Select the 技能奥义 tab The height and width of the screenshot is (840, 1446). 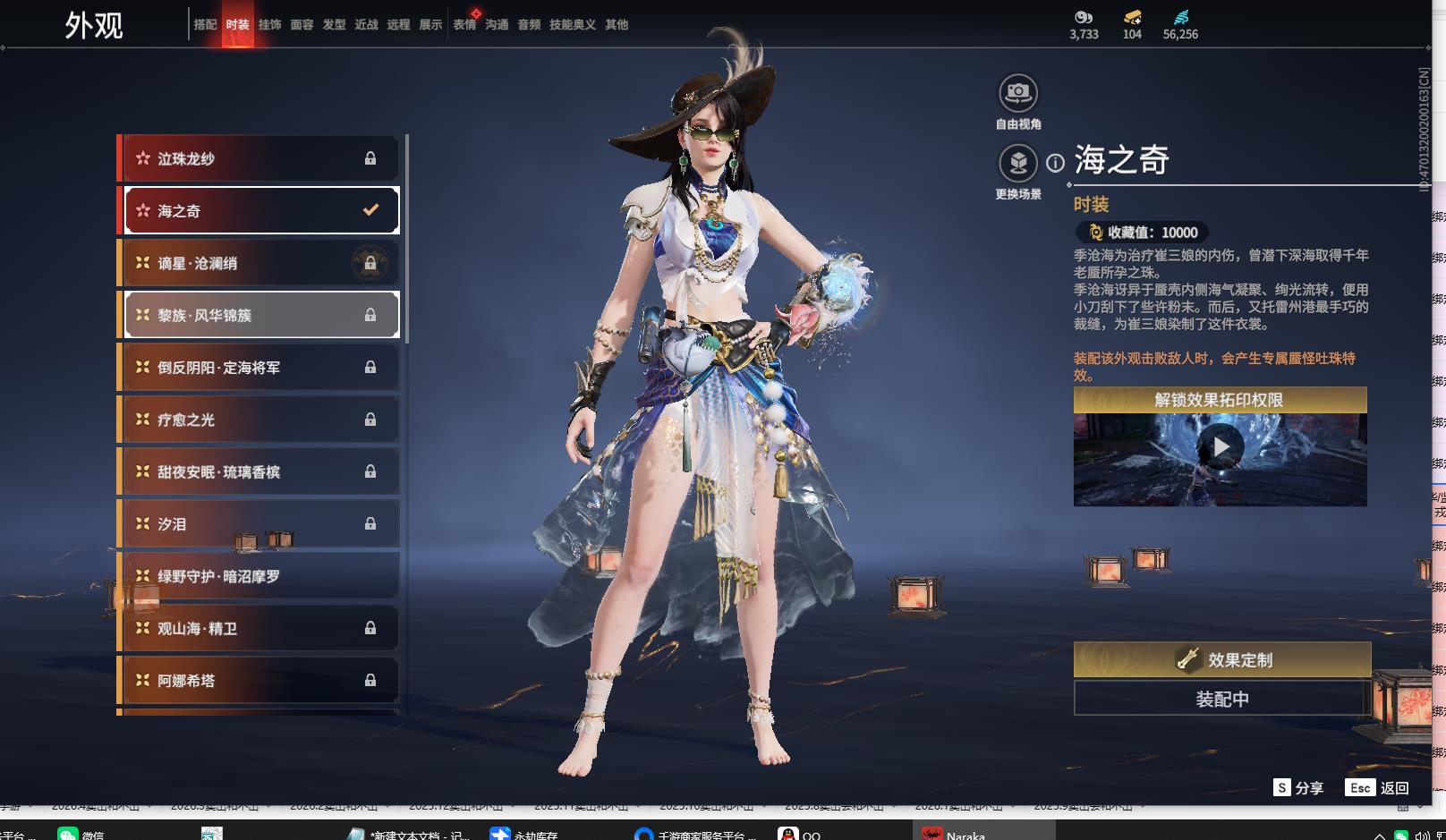572,25
